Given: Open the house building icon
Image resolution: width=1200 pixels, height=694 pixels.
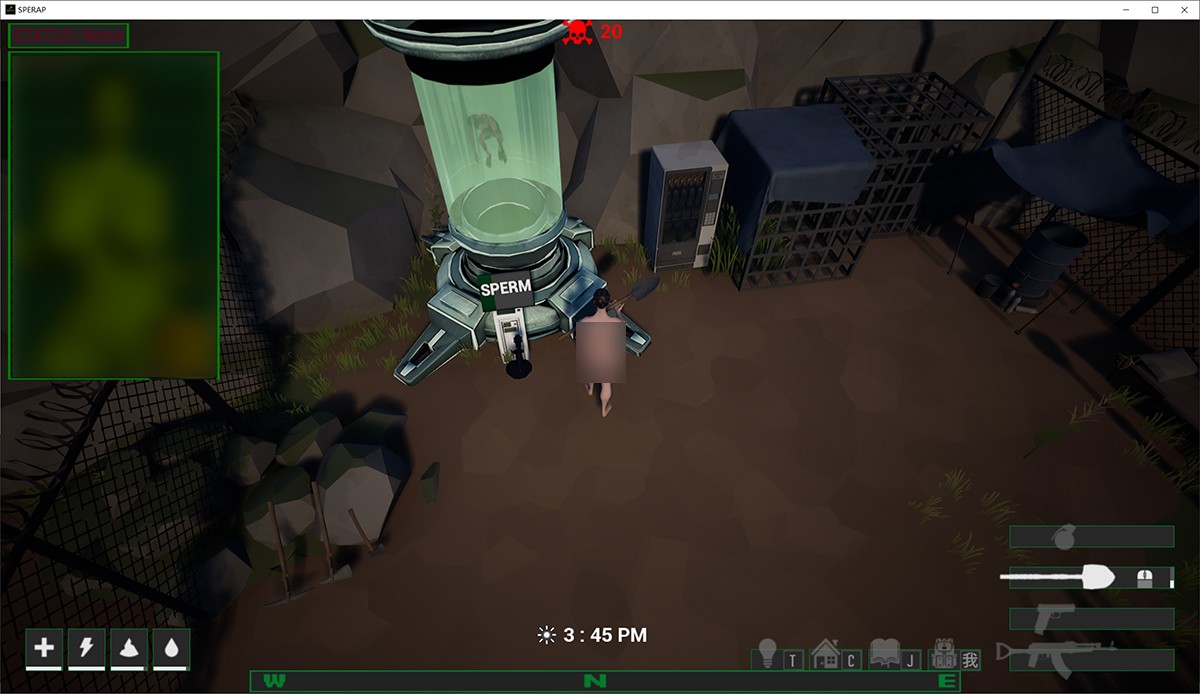Looking at the screenshot, I should tap(825, 655).
